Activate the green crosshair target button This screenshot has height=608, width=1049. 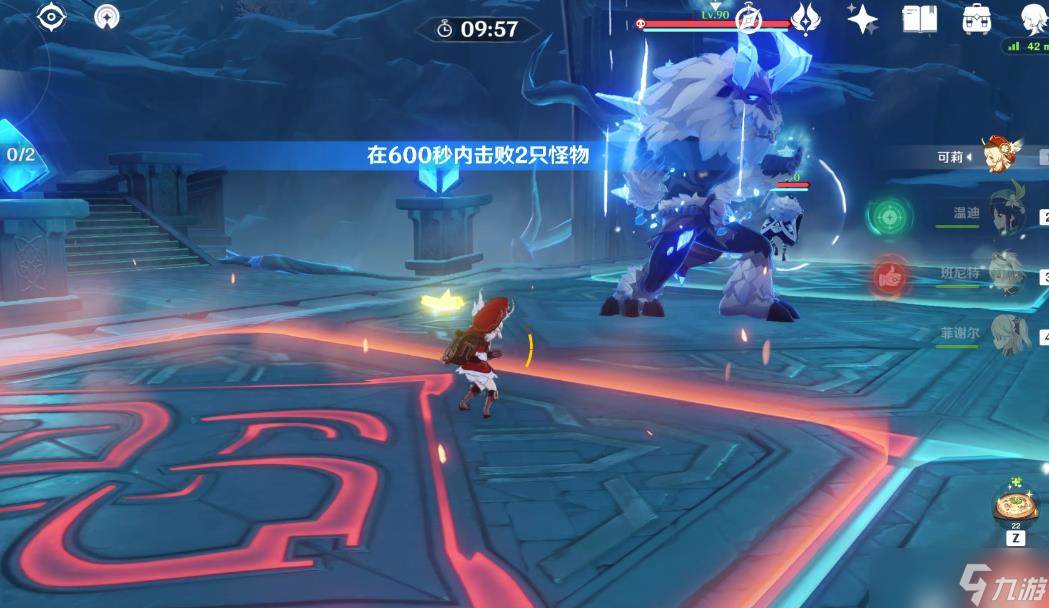pos(885,214)
